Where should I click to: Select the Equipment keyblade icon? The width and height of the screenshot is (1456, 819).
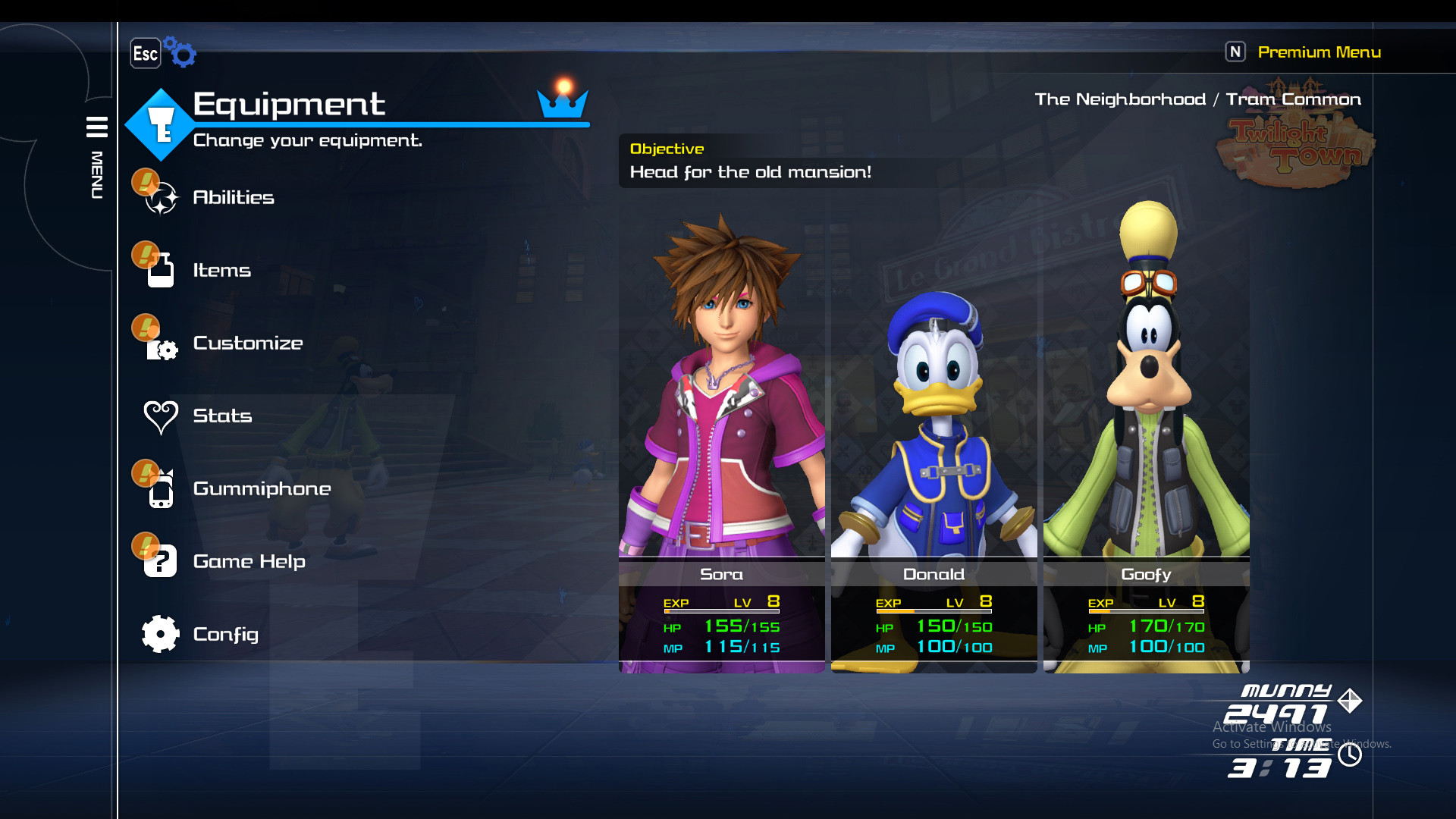pos(159,123)
